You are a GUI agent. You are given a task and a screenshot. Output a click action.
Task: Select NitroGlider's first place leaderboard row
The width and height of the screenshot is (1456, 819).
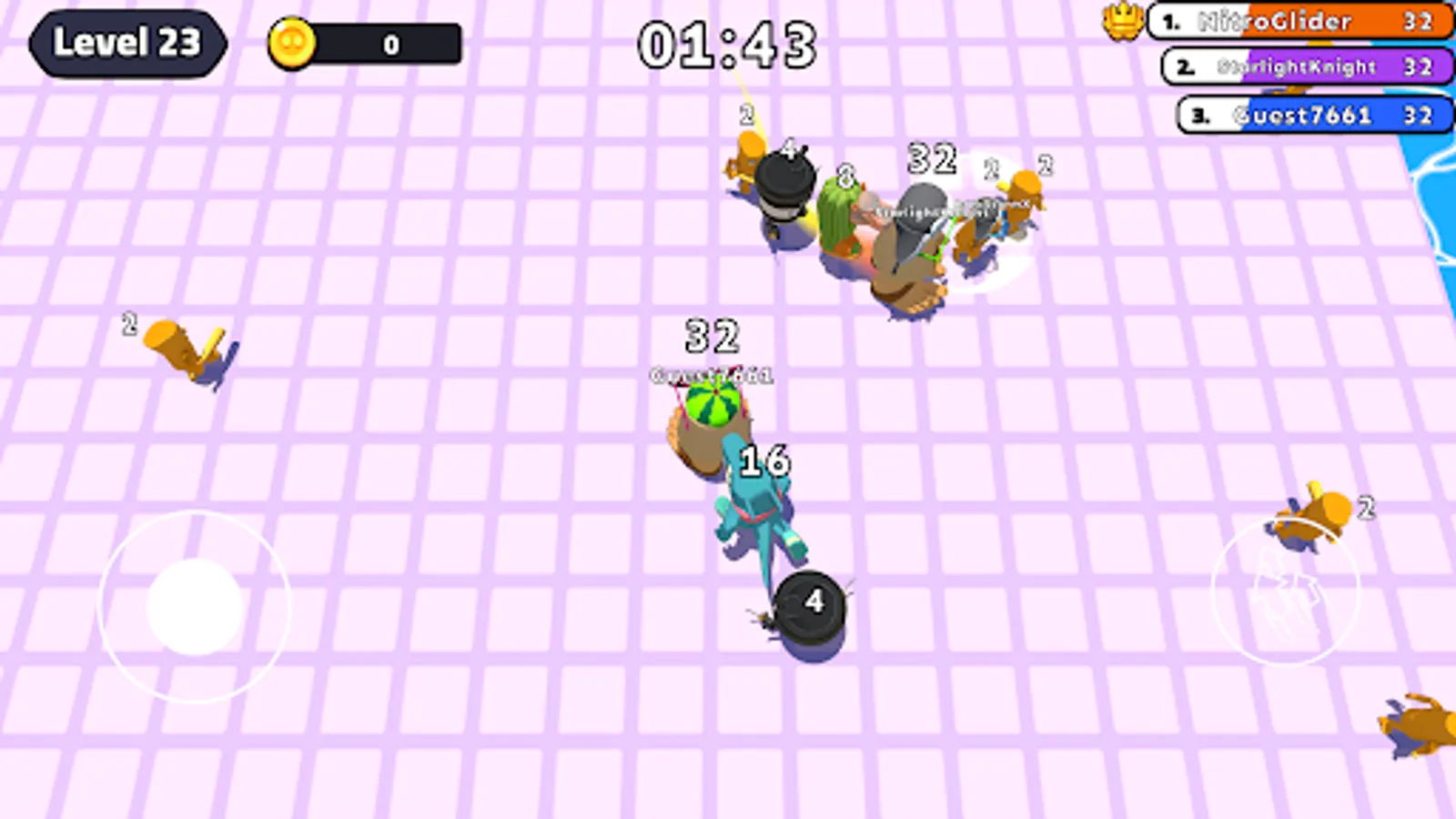1301,21
